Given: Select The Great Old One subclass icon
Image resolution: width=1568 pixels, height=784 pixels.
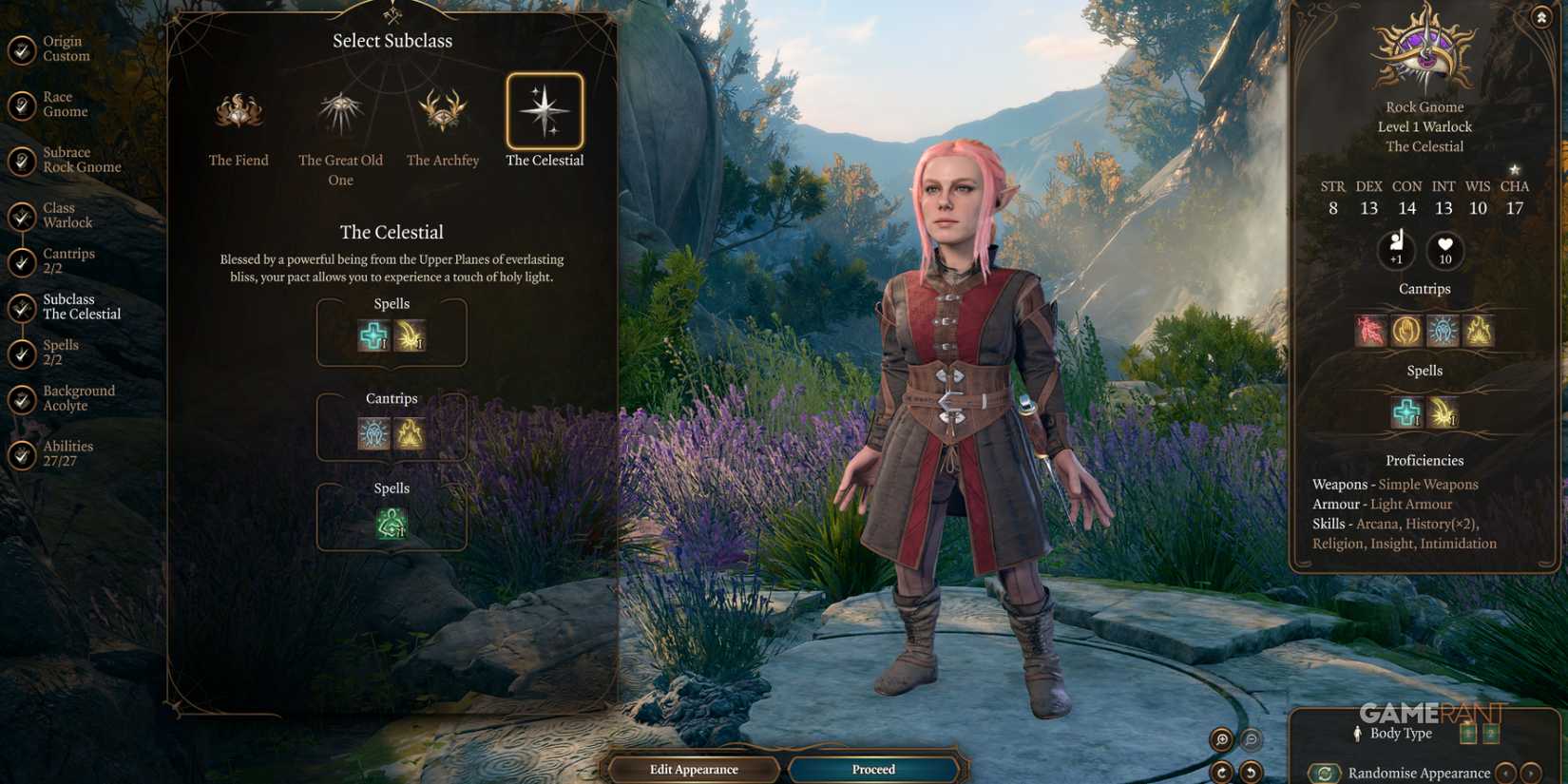Looking at the screenshot, I should 340,111.
